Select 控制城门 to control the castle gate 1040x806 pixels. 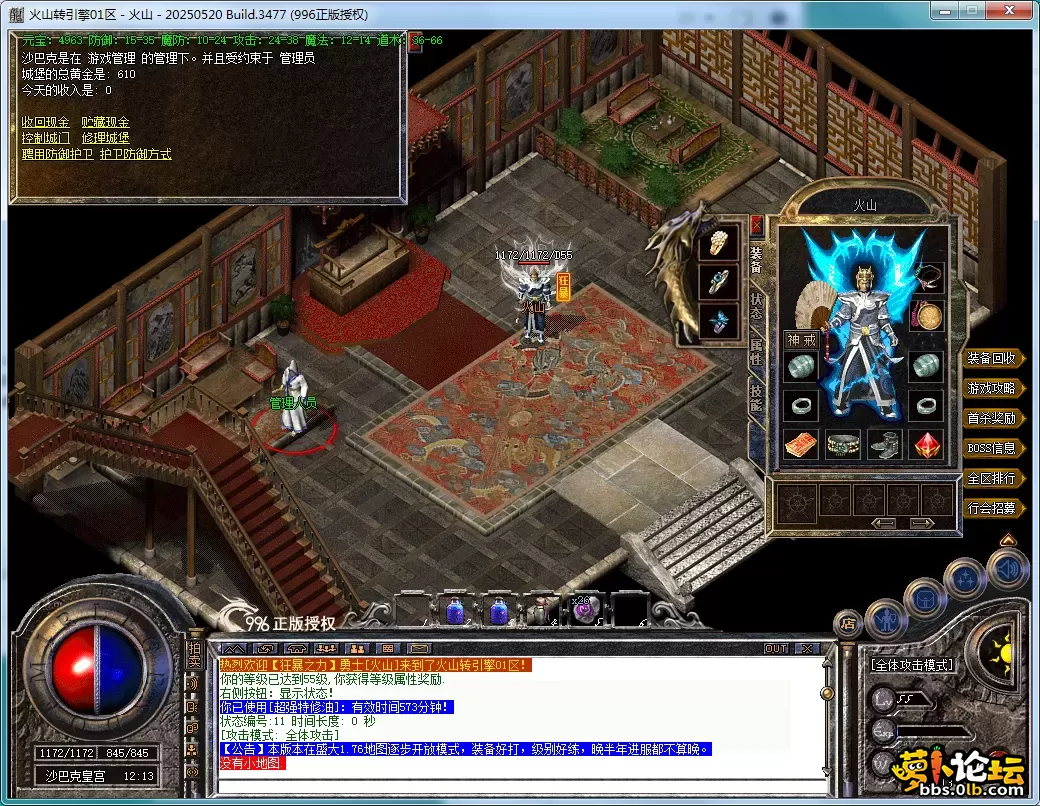[x=45, y=138]
